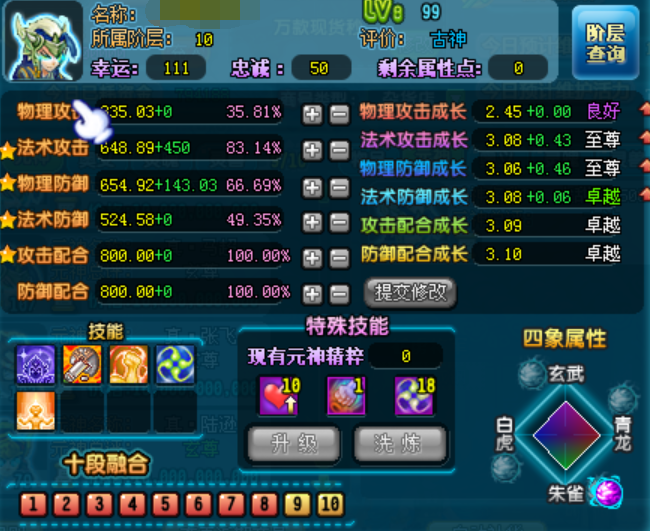Open the 阶层查询 tier lookup
650x531 pixels.
[605, 41]
